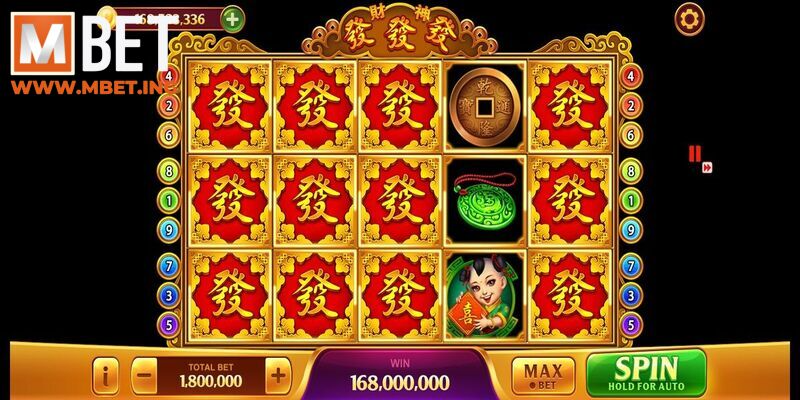Set the wager with Max Bet
Screen dimensions: 800x400
(543, 375)
